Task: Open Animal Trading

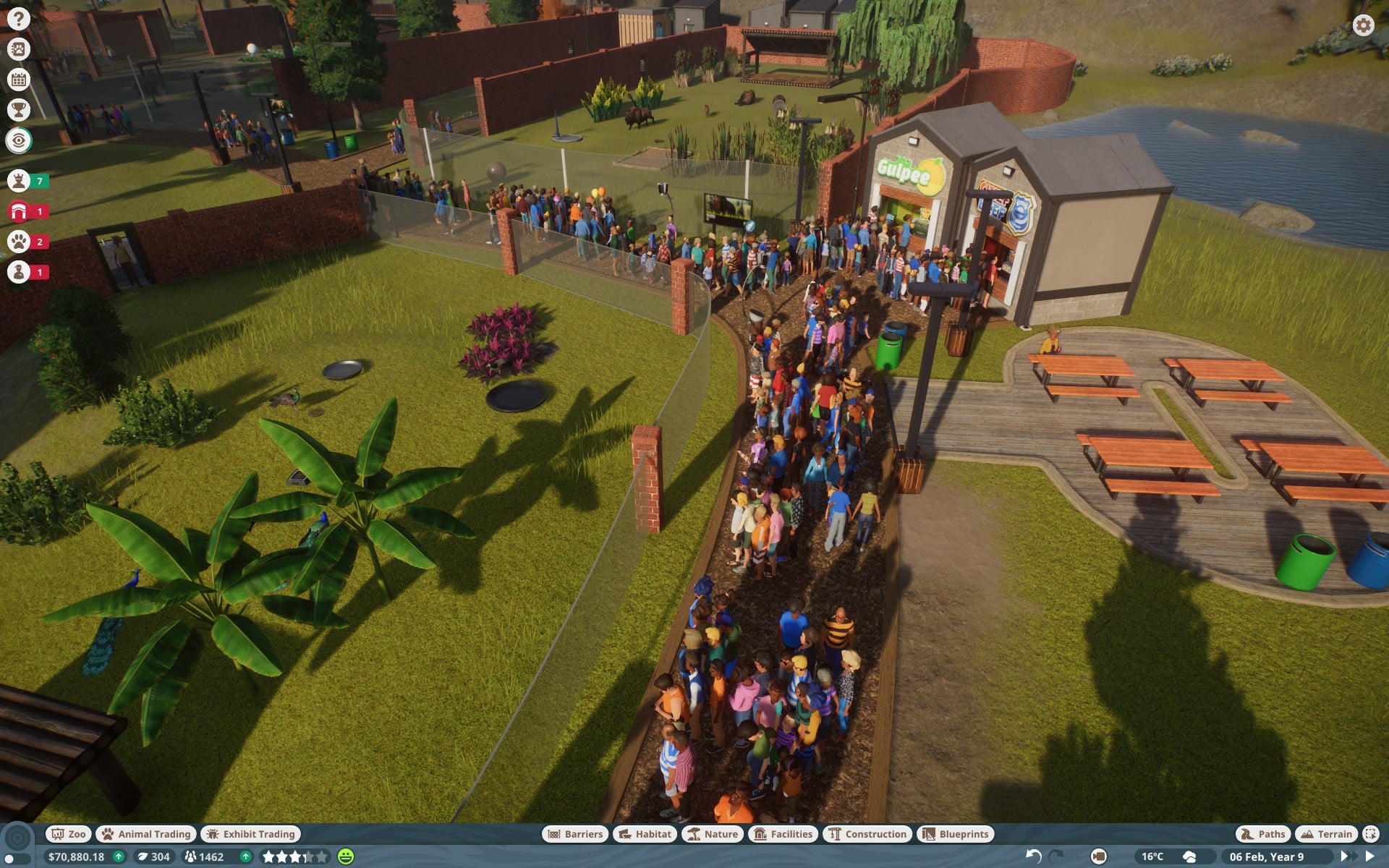Action: (x=146, y=834)
